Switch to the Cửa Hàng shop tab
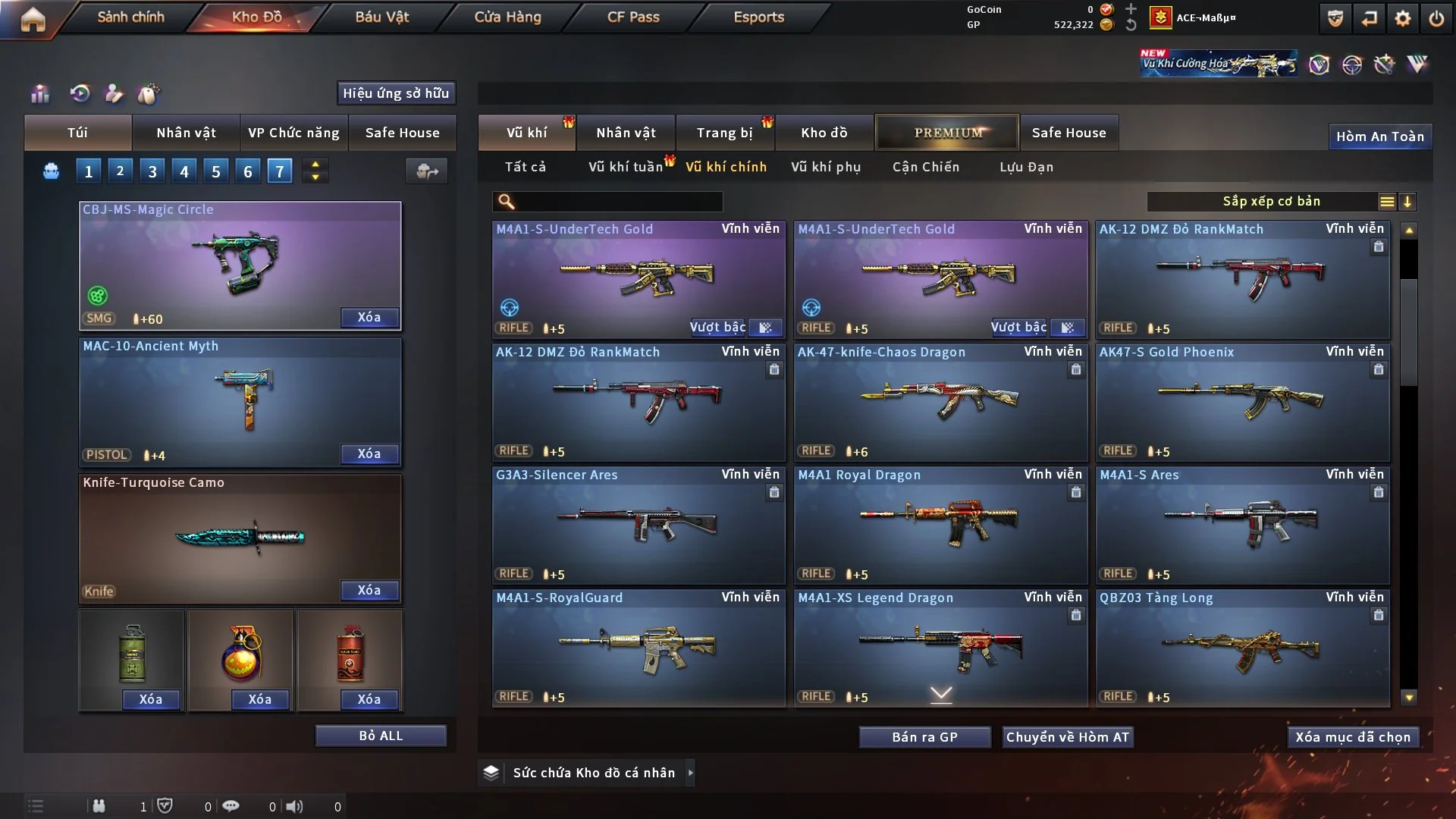 (x=507, y=17)
